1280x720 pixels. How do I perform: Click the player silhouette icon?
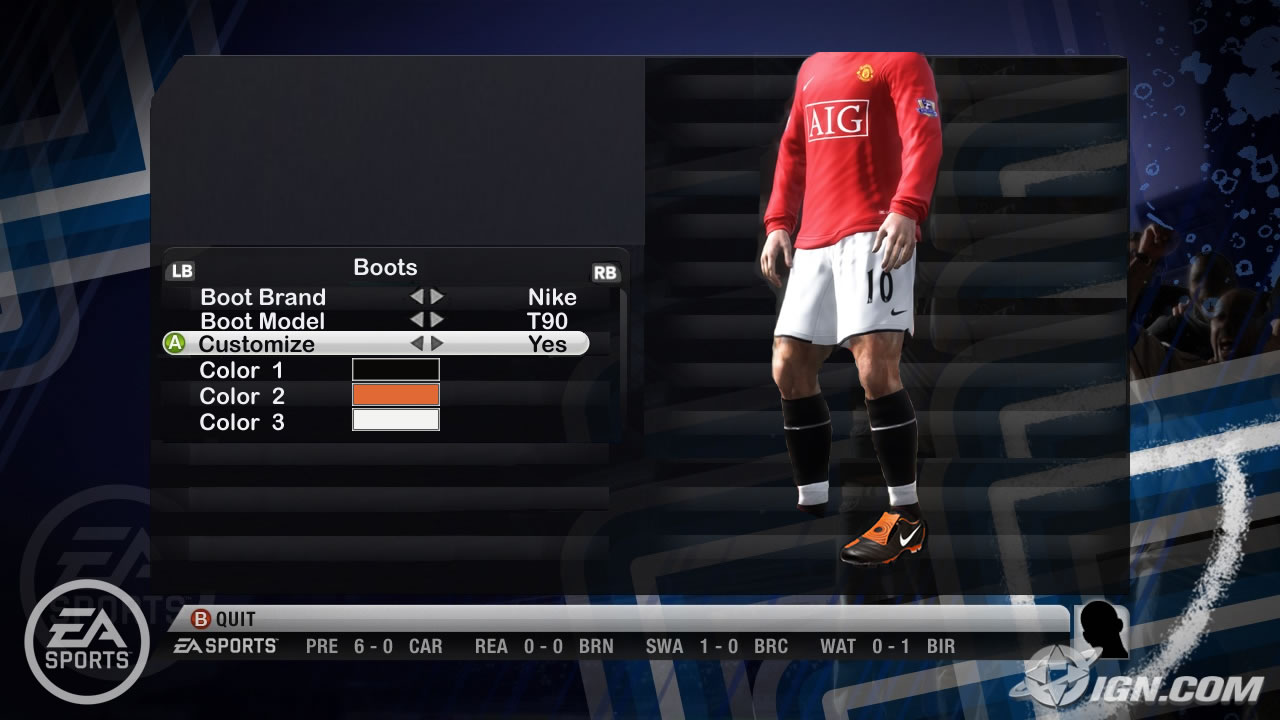tap(1101, 631)
